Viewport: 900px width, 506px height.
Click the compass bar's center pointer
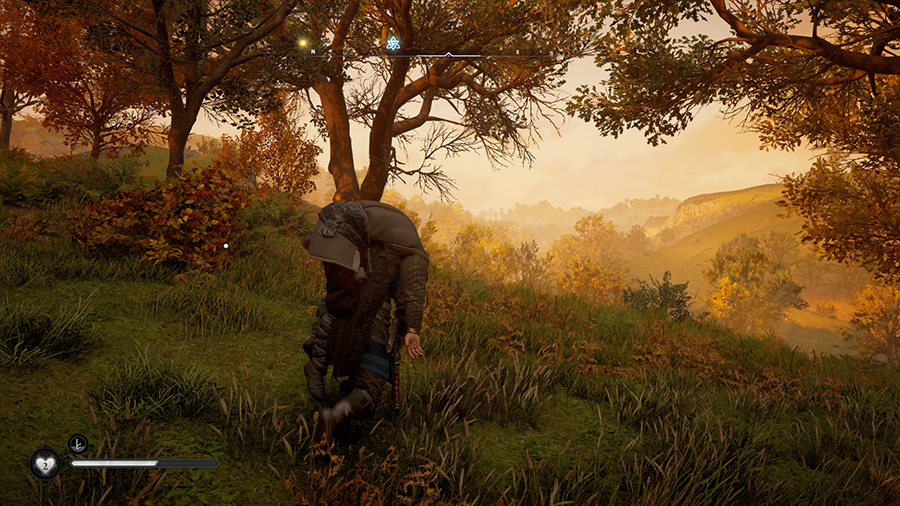click(448, 53)
